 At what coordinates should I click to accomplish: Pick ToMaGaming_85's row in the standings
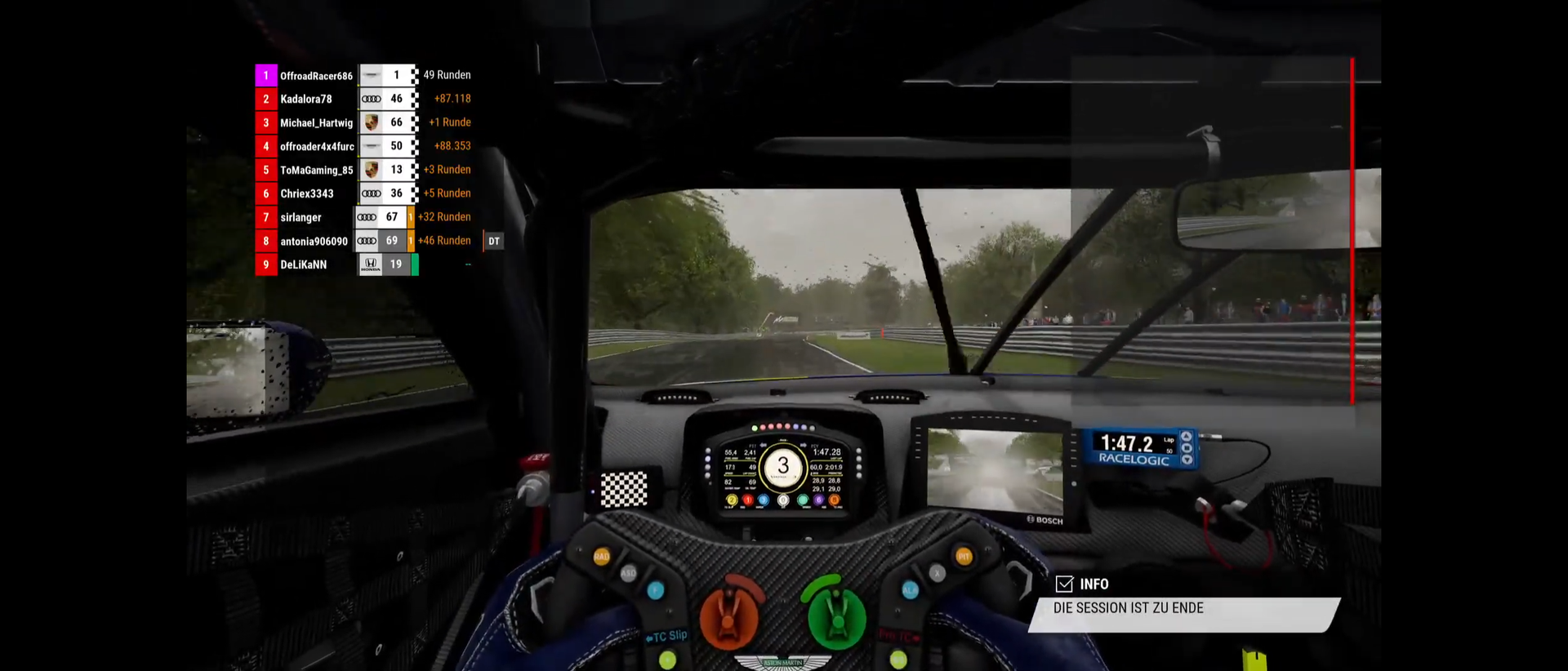pyautogui.click(x=316, y=171)
